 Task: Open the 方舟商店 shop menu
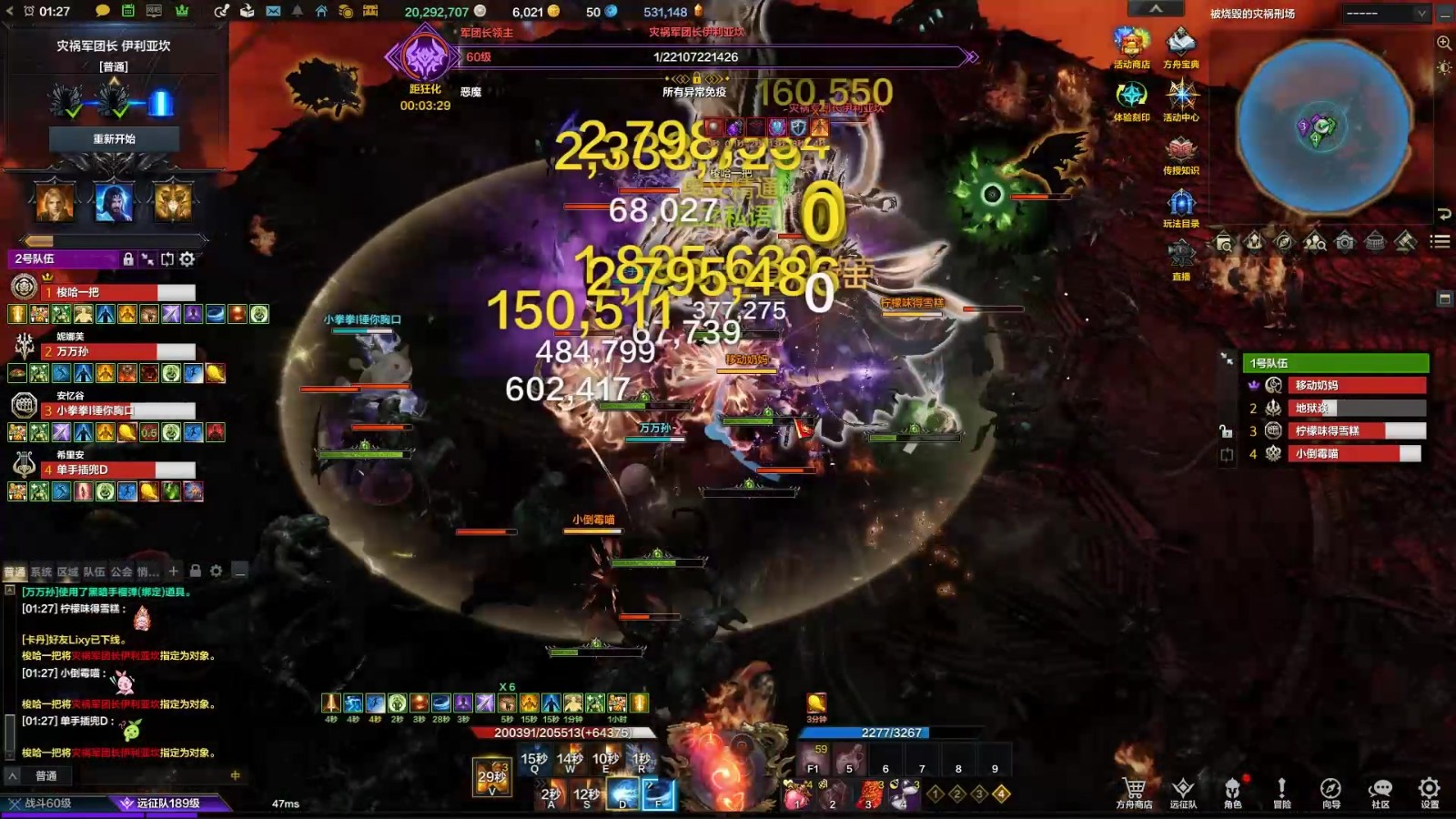(1134, 791)
